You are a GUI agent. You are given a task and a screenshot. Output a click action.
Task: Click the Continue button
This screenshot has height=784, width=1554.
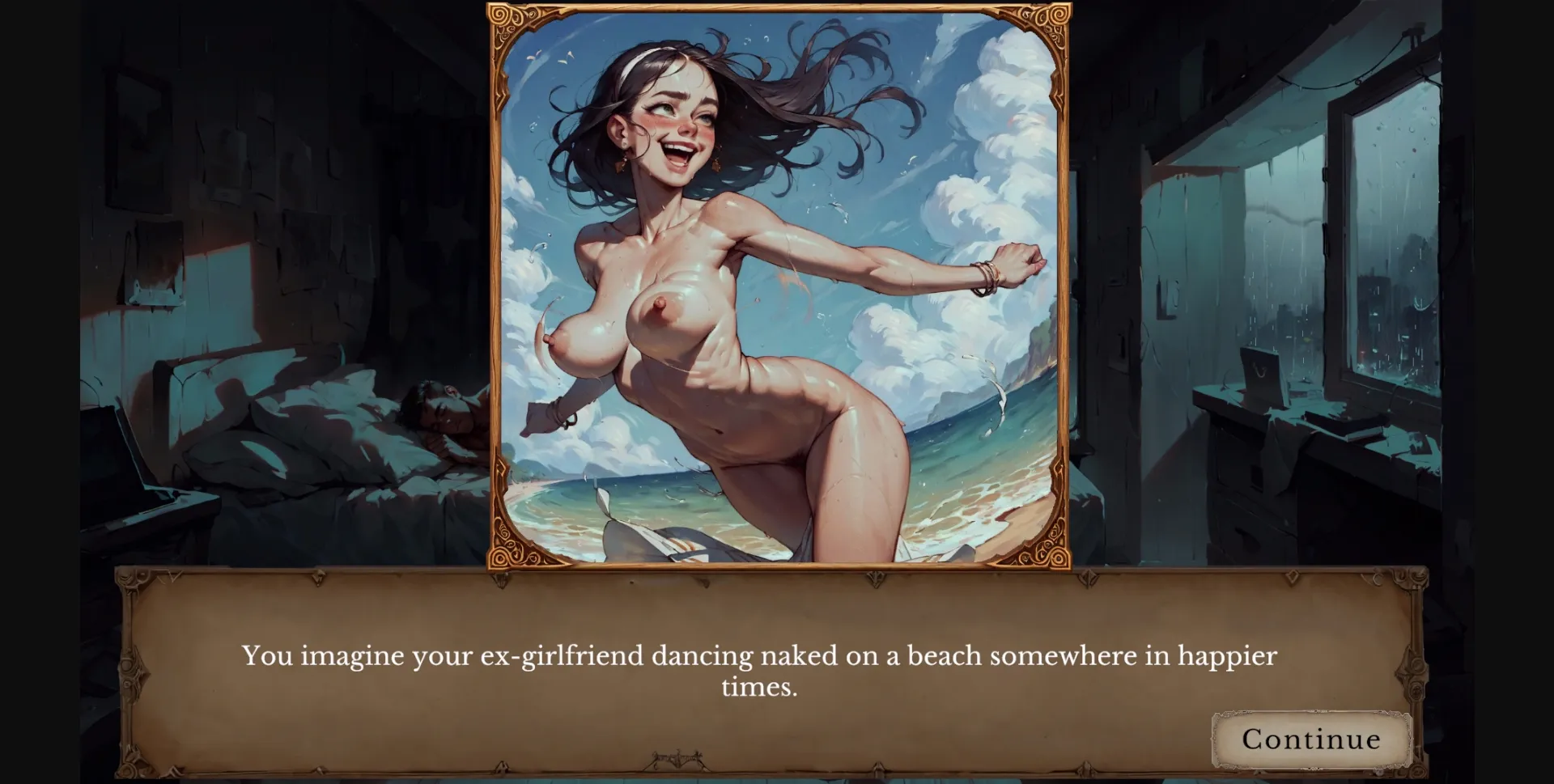click(x=1311, y=739)
